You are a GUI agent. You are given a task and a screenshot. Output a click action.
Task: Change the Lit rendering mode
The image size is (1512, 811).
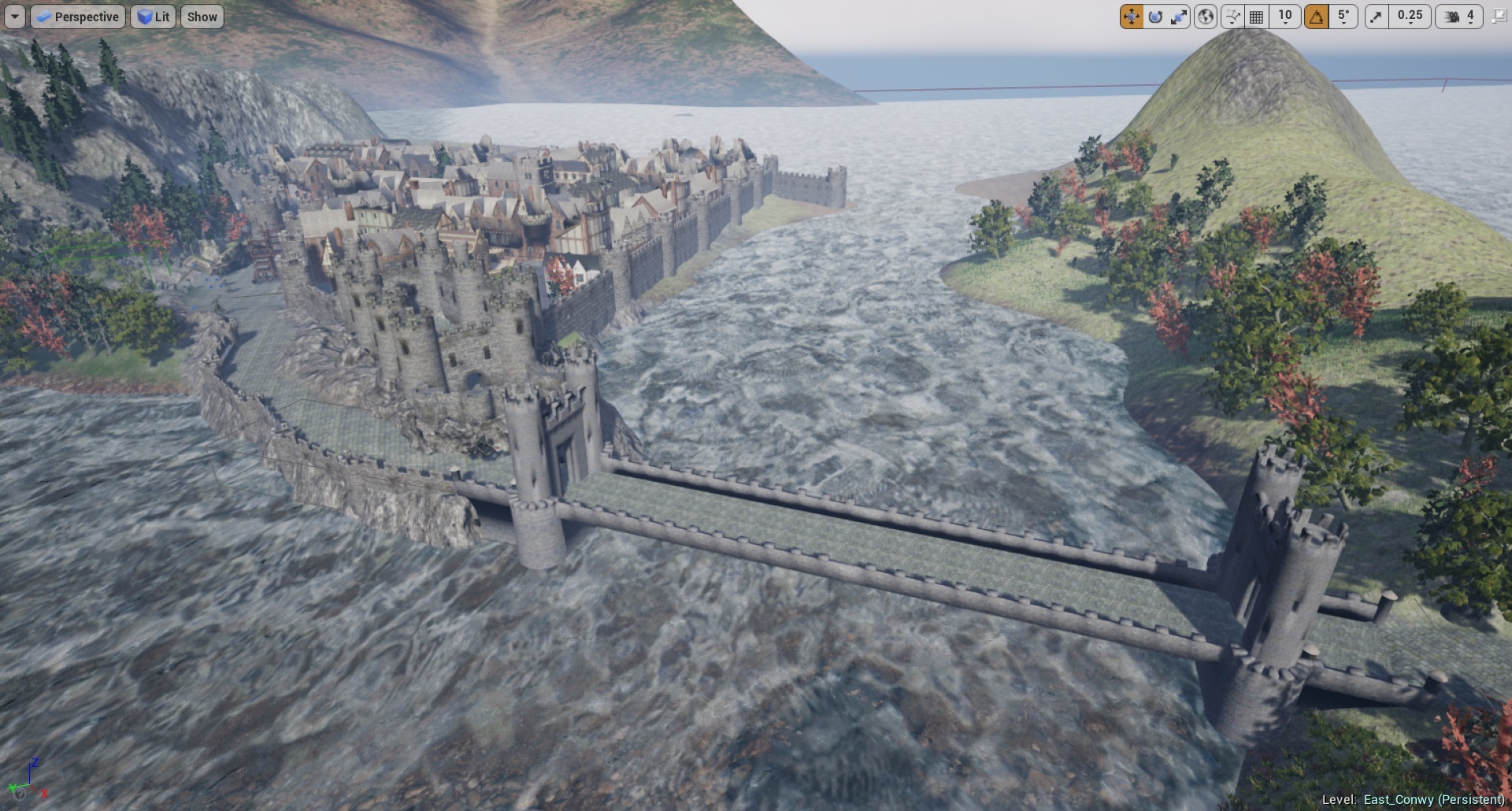click(154, 17)
